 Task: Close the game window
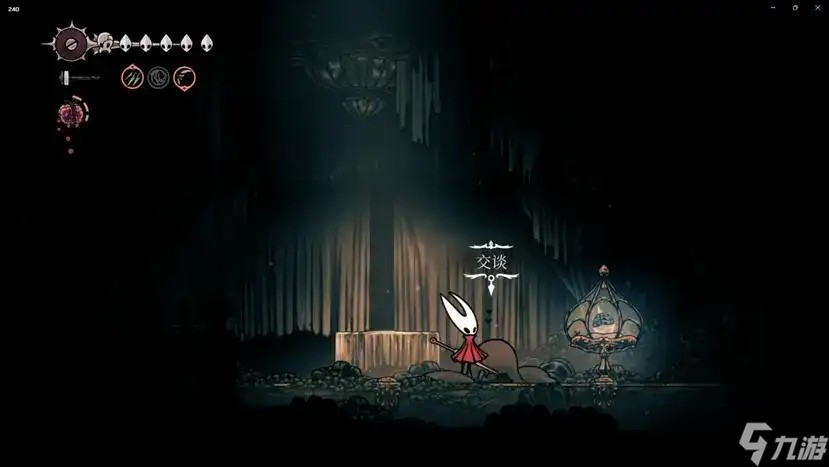tap(817, 7)
